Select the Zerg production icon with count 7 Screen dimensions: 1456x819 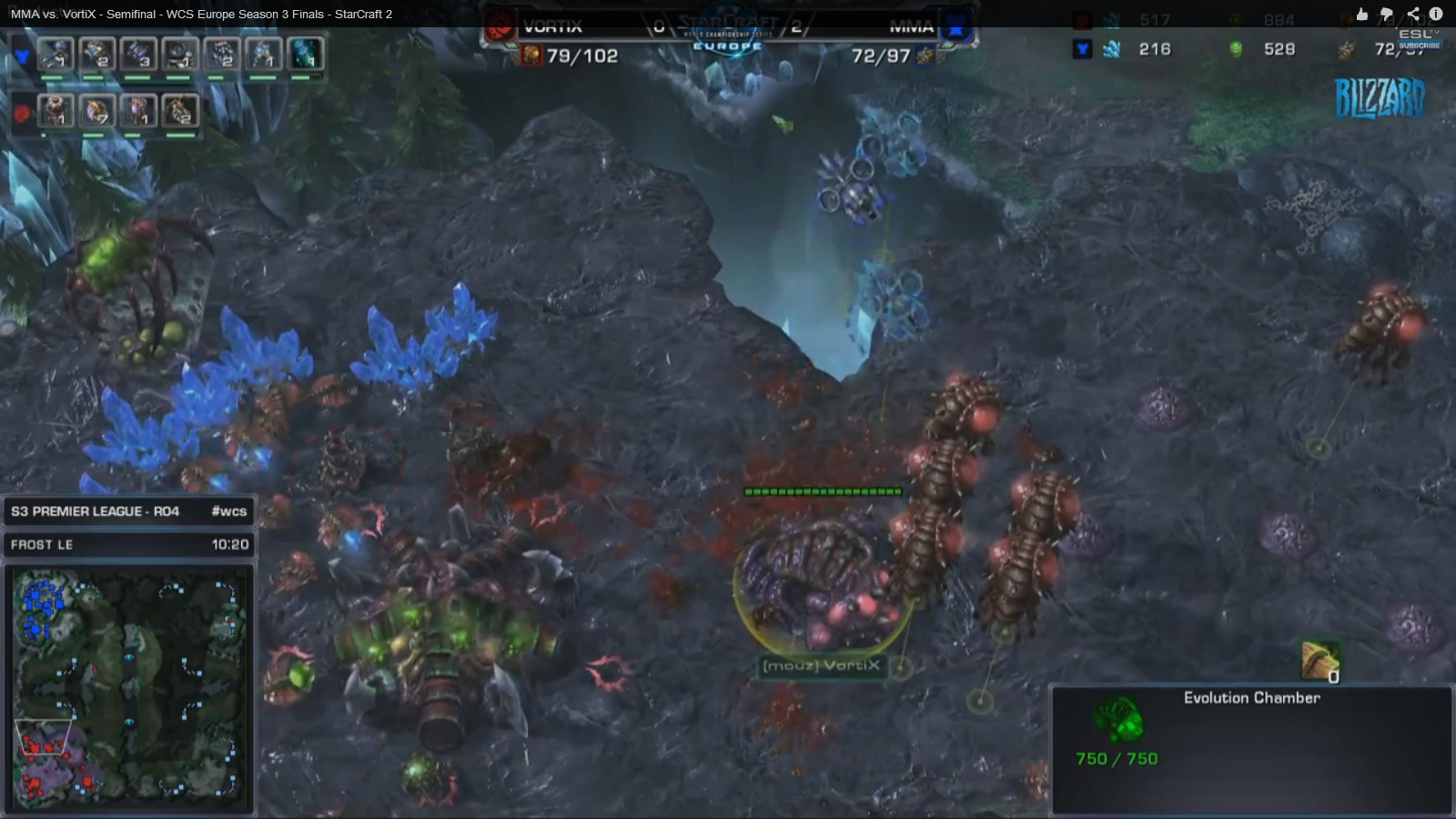tap(96, 111)
